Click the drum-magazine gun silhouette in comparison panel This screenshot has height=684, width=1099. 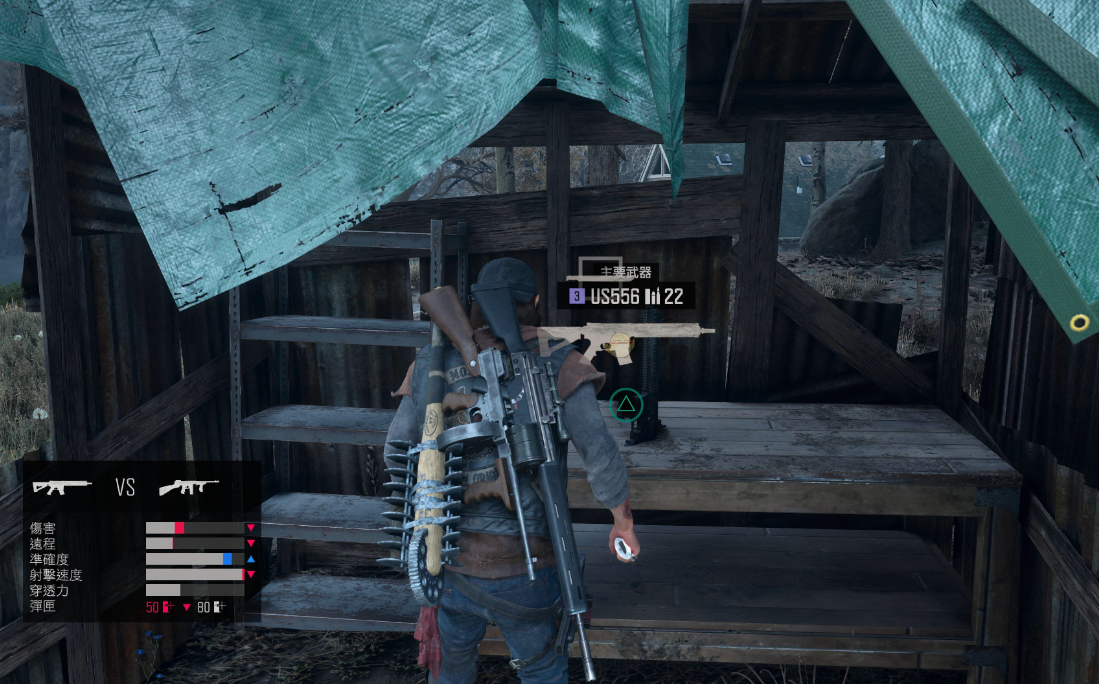pos(190,487)
